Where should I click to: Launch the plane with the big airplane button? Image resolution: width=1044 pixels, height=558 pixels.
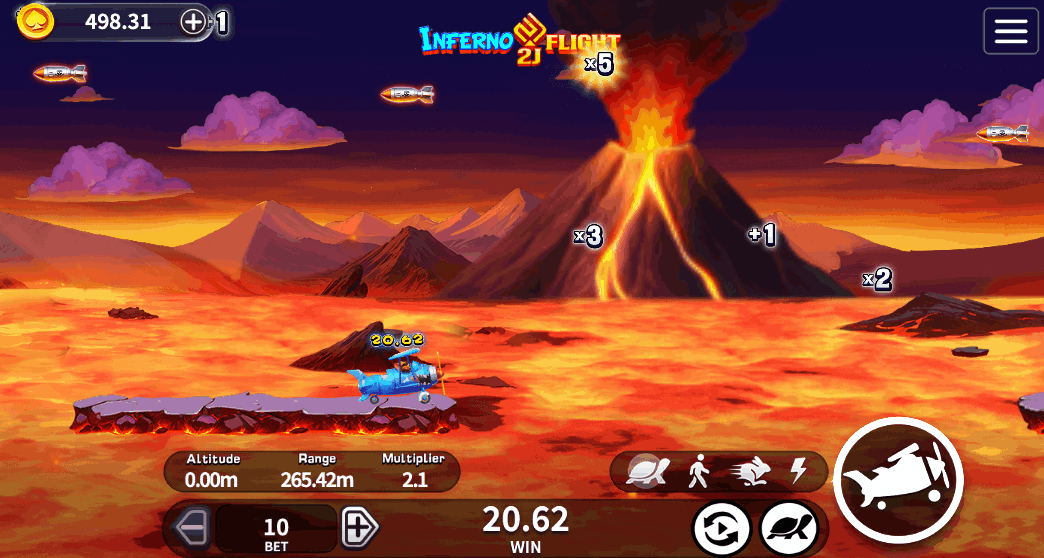(x=897, y=480)
